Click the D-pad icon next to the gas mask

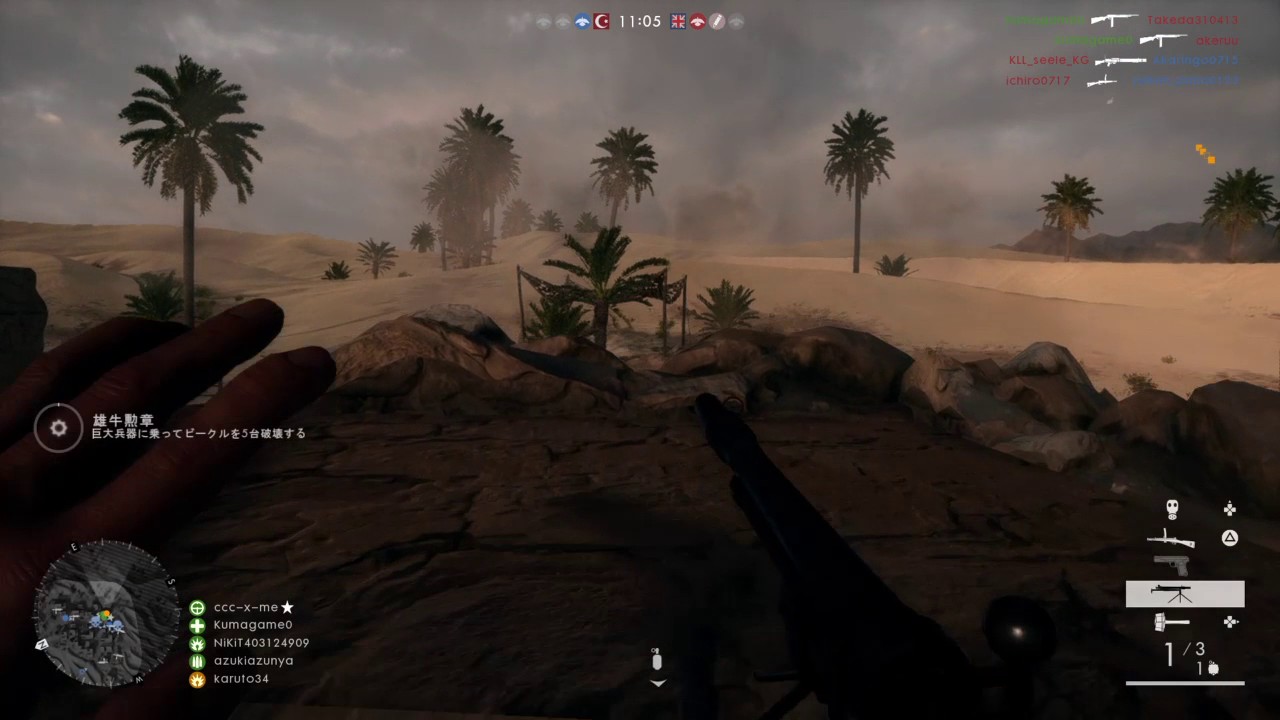(1230, 508)
